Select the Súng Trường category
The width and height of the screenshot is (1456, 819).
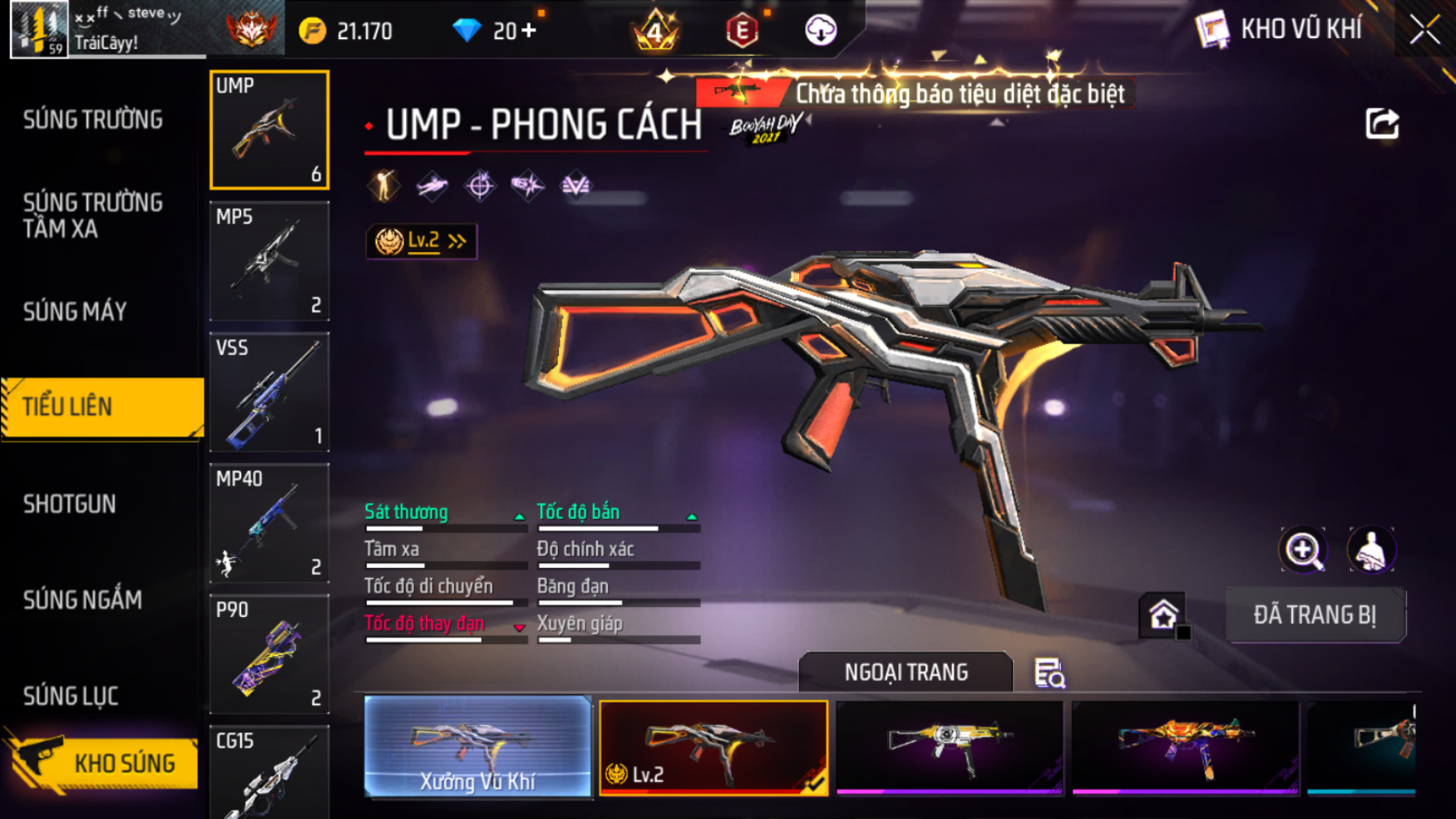[93, 120]
